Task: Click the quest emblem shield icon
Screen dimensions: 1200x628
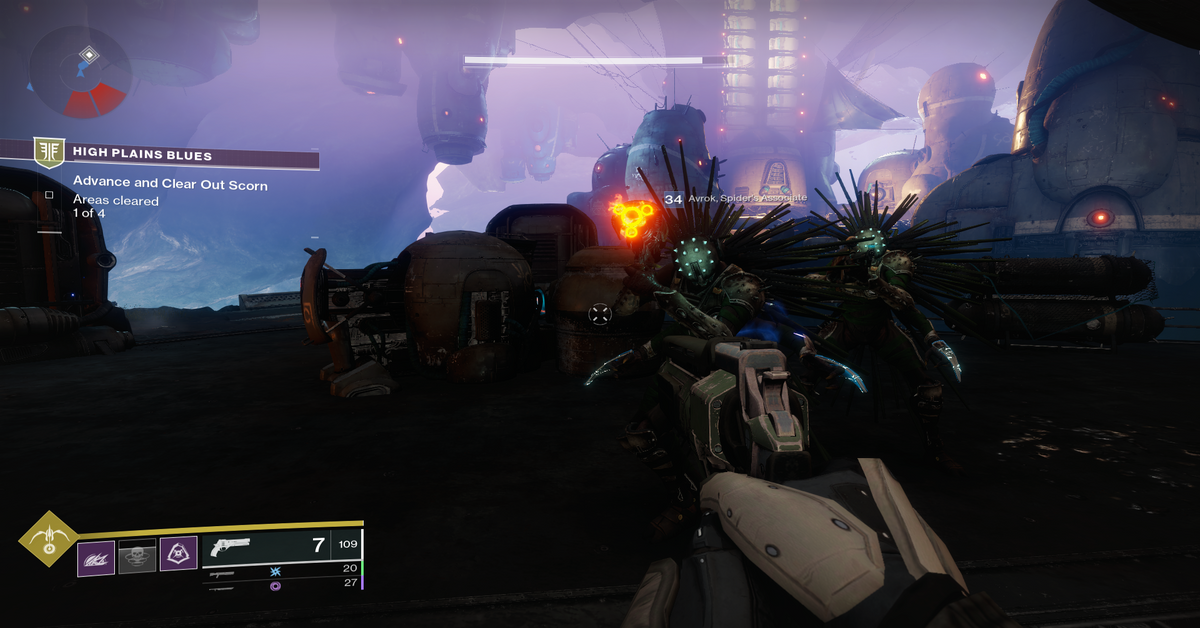Action: pyautogui.click(x=48, y=153)
